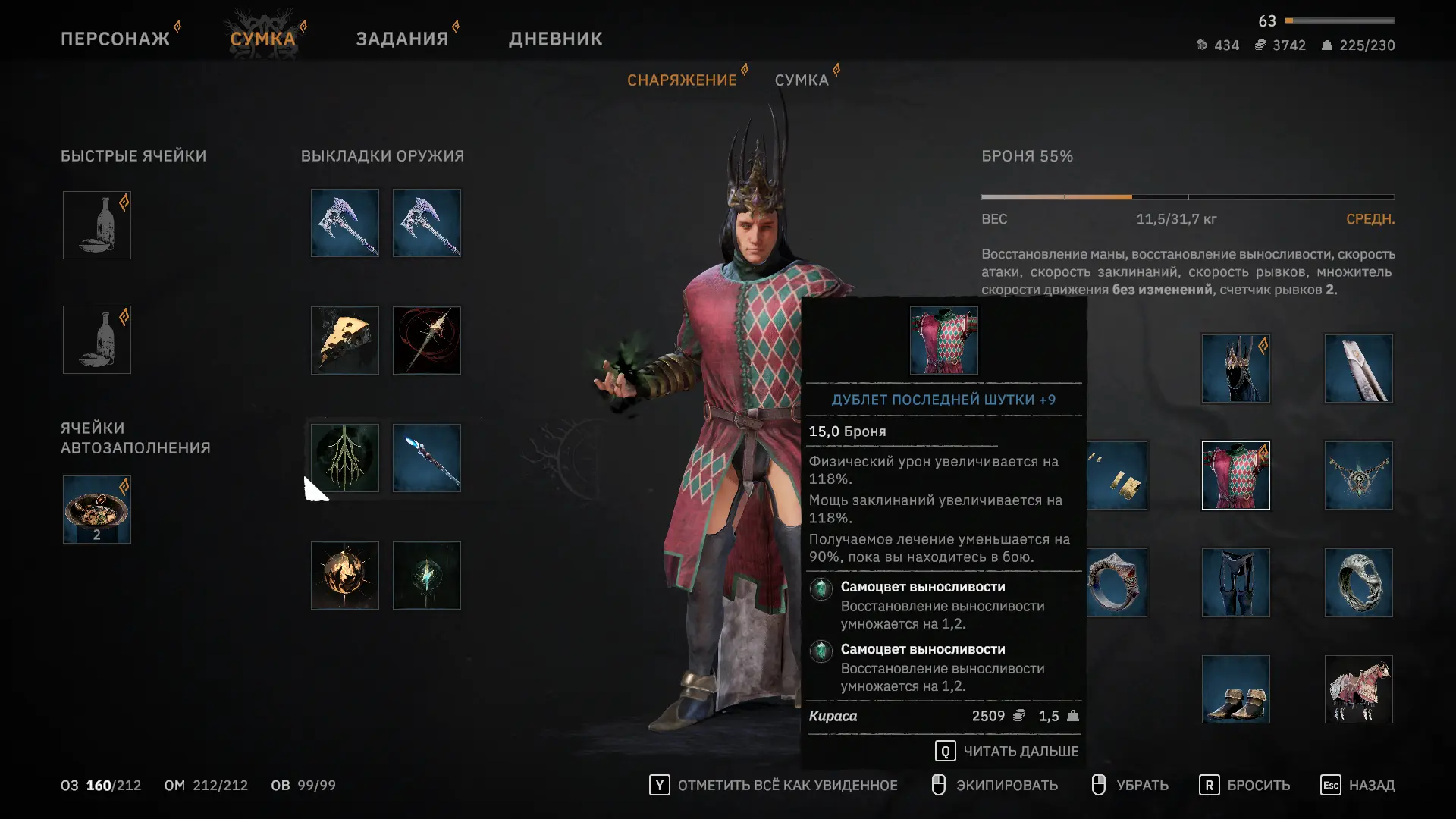
Task: Go back with the Назад button
Action: click(1358, 786)
